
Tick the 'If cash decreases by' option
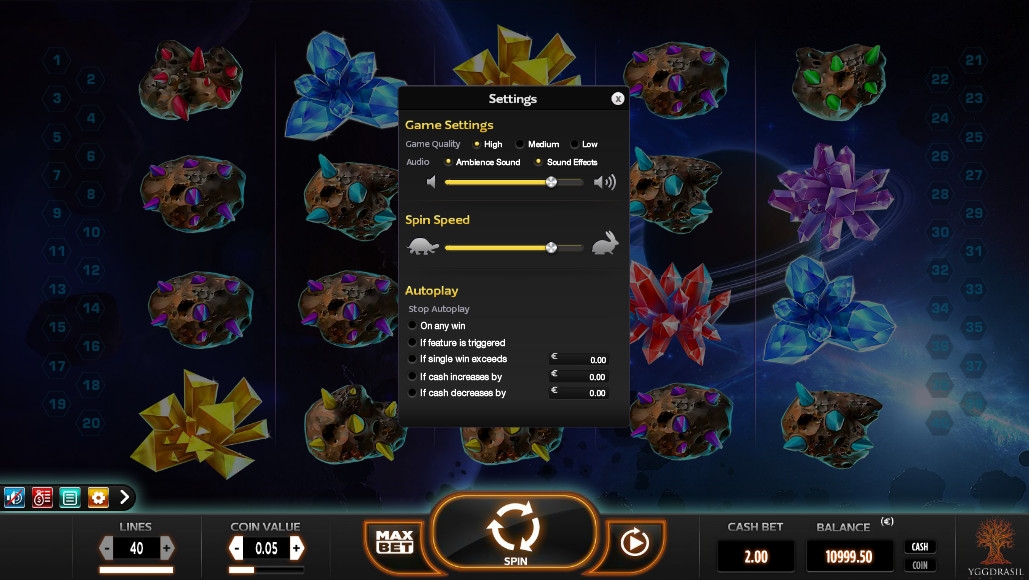pyautogui.click(x=413, y=393)
